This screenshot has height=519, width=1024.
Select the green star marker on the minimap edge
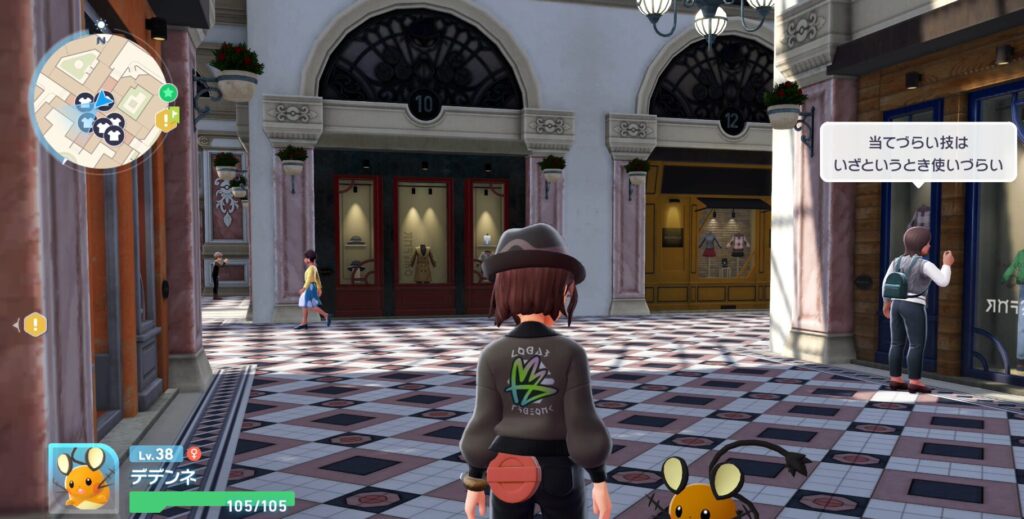point(168,92)
